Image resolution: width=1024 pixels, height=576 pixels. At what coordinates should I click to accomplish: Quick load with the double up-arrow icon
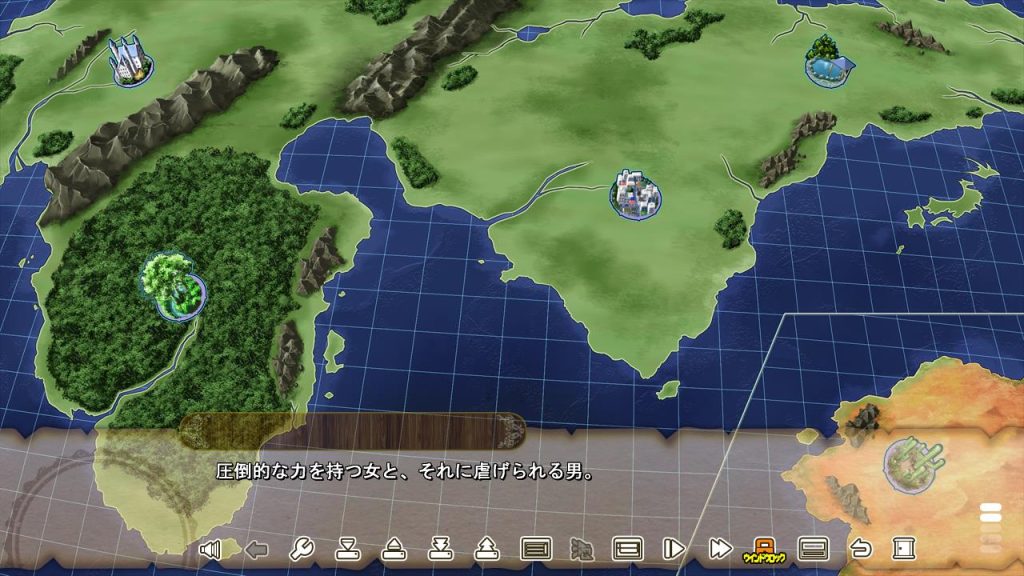coord(487,548)
